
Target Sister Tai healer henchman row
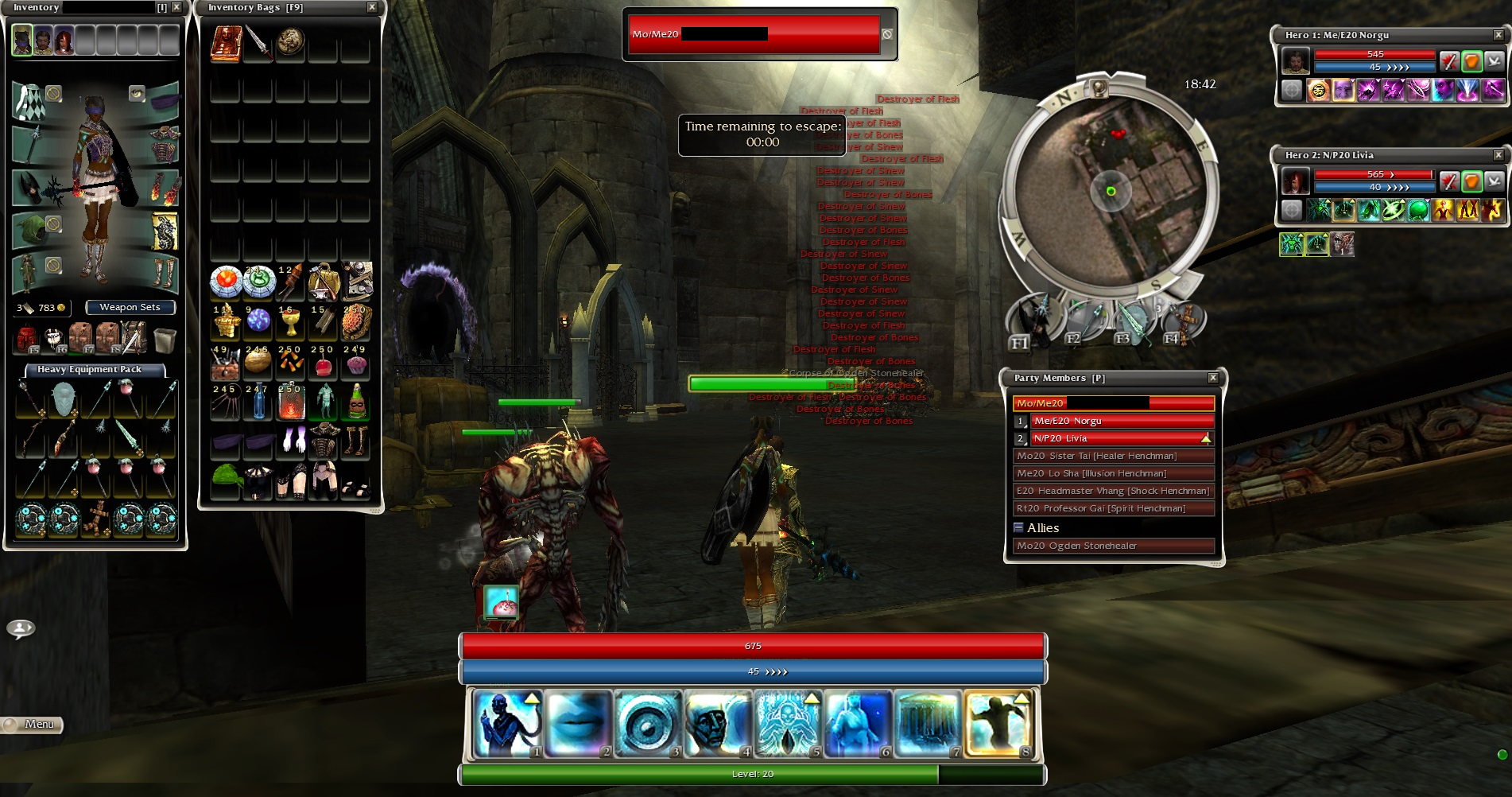click(x=1113, y=456)
